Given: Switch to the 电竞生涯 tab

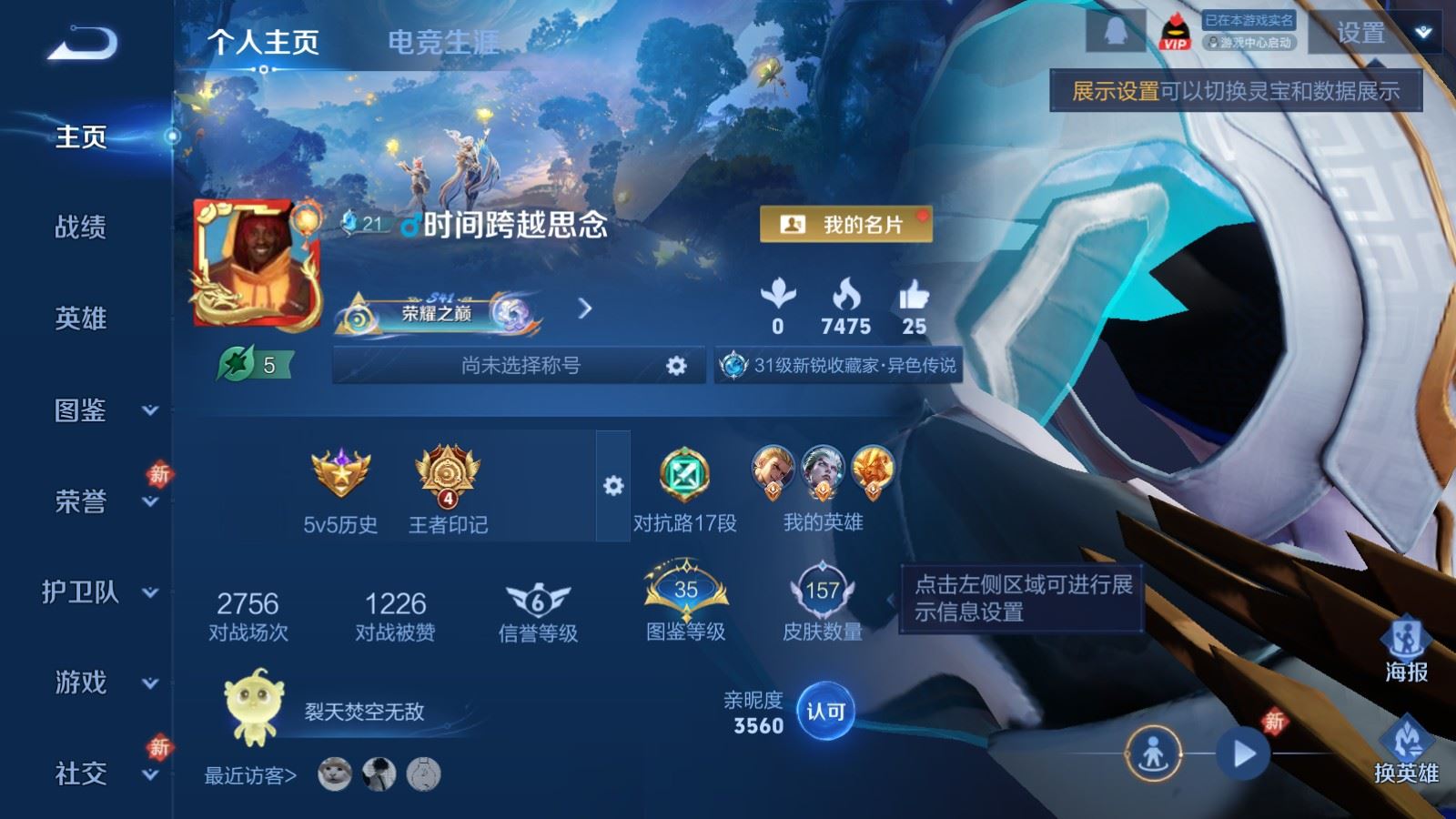Looking at the screenshot, I should [x=442, y=42].
